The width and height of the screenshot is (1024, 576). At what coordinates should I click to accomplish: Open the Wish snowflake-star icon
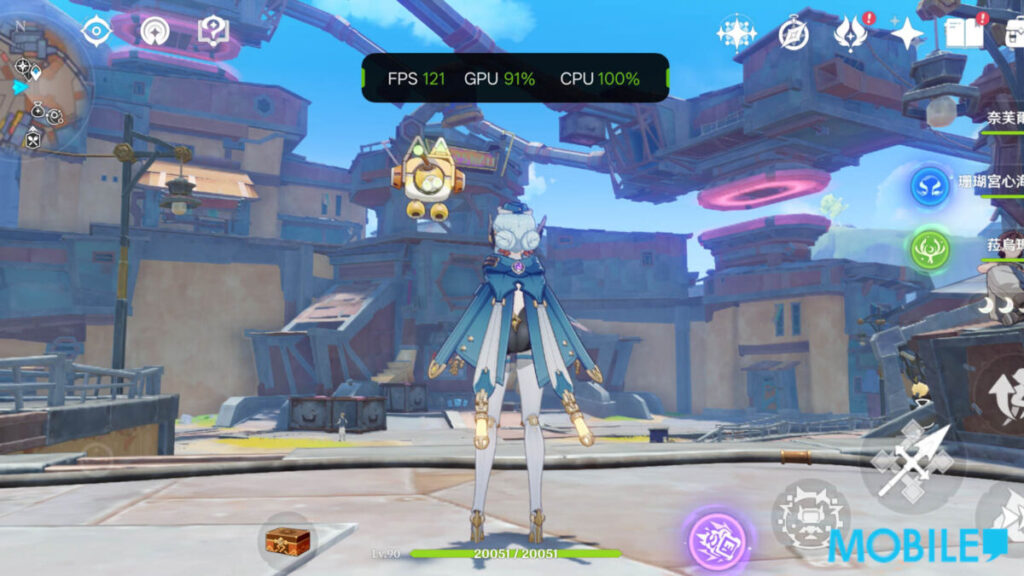[736, 33]
